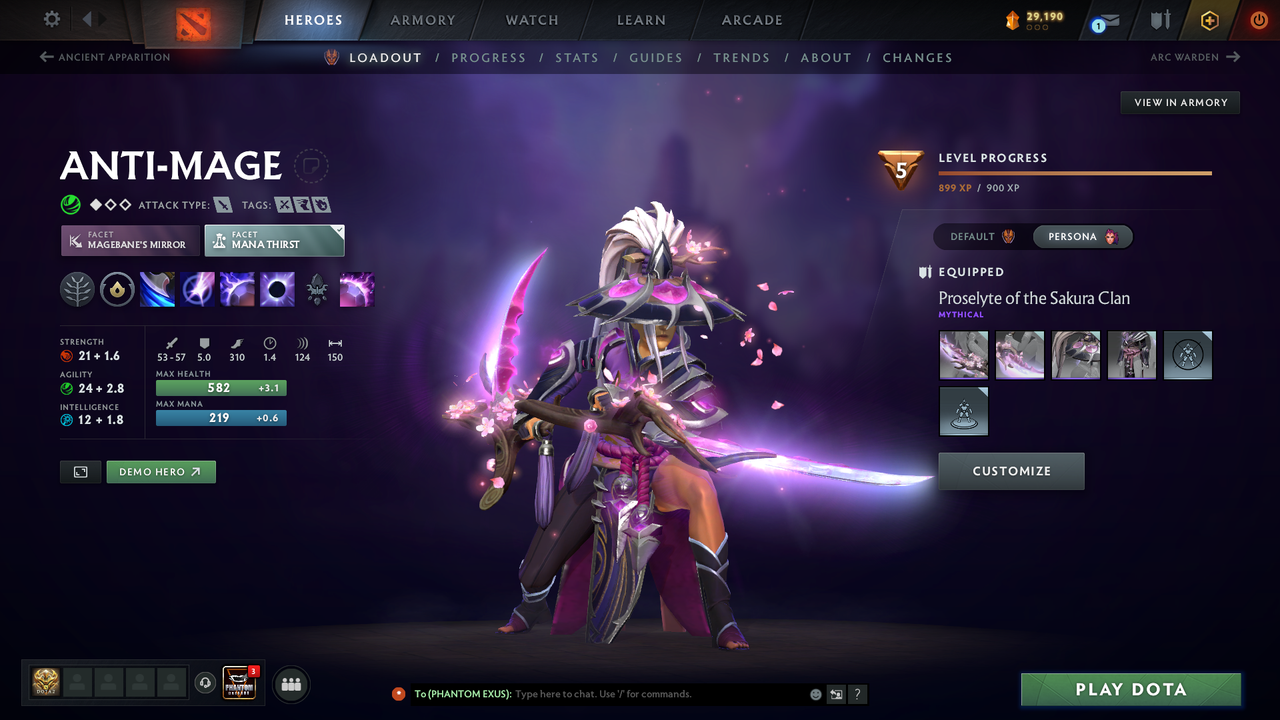1280x720 pixels.
Task: Click the Mana Void ultimate ability icon
Action: pyautogui.click(x=277, y=289)
